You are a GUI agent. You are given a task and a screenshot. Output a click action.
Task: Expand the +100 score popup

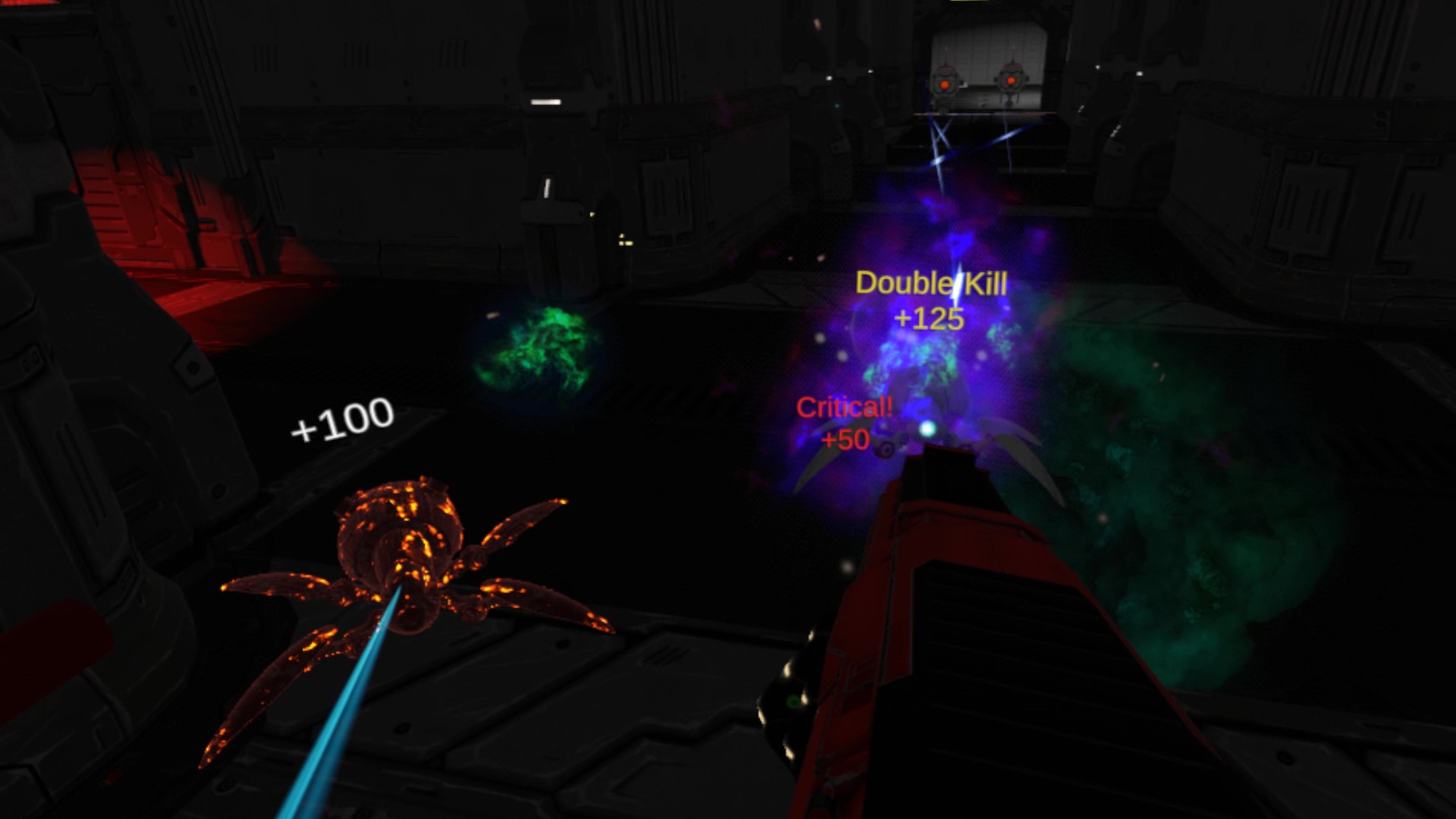(x=340, y=418)
